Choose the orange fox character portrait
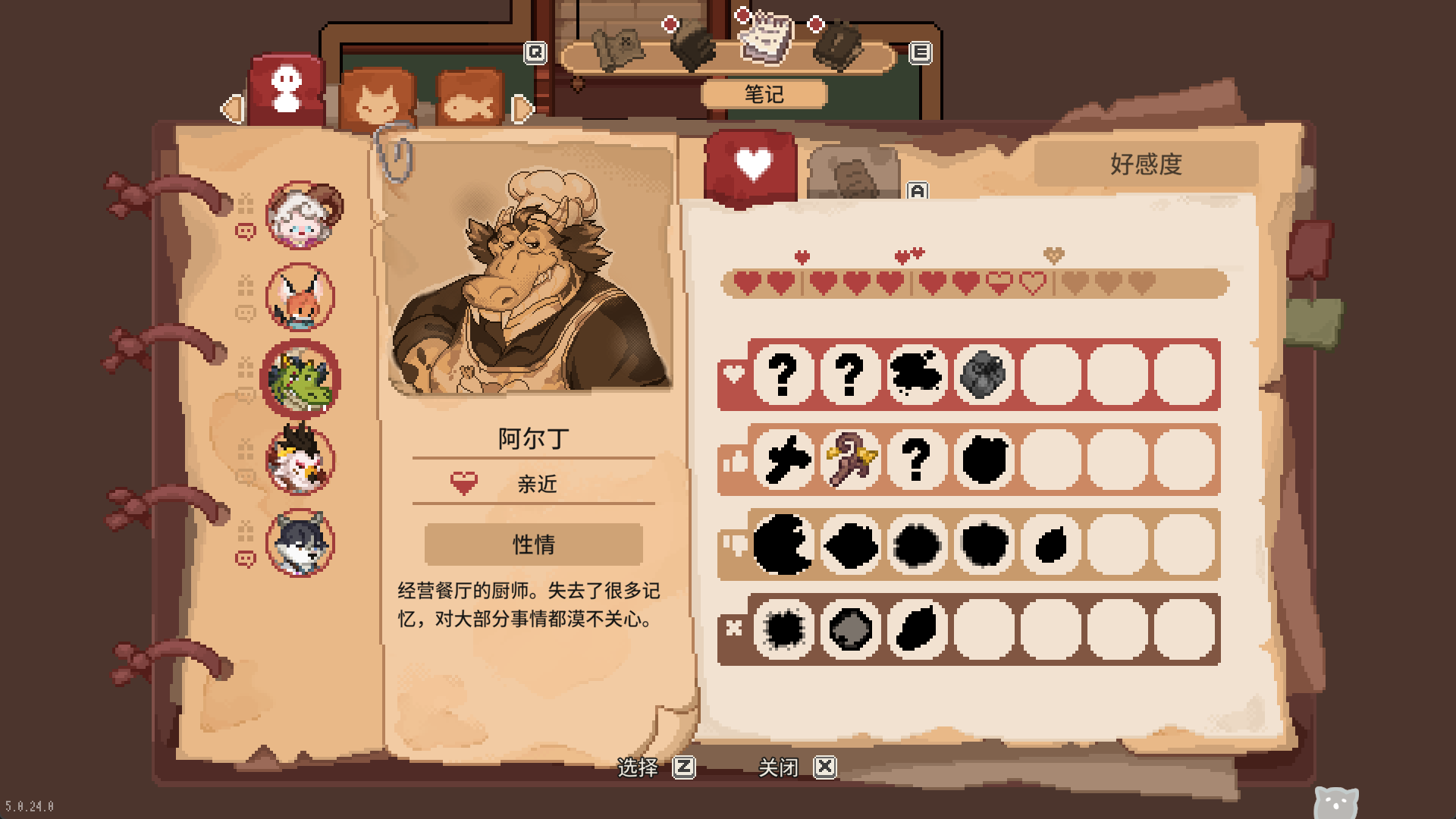This screenshot has width=1456, height=819. pos(300,297)
